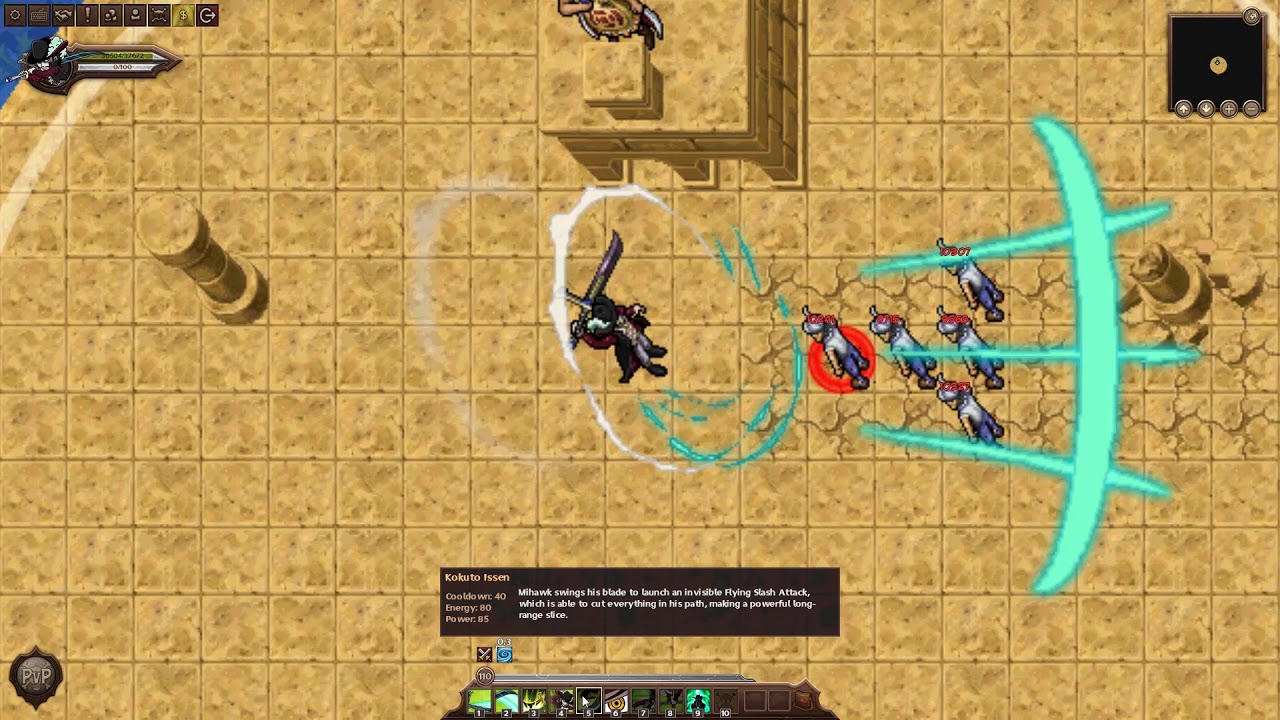Select the green Mihawk skill in slot 9

698,700
